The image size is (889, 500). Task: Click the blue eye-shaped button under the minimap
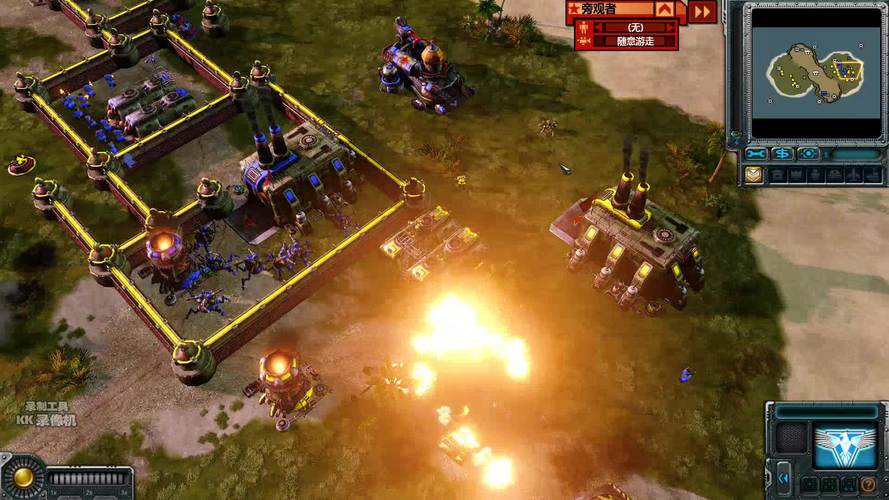coord(808,154)
